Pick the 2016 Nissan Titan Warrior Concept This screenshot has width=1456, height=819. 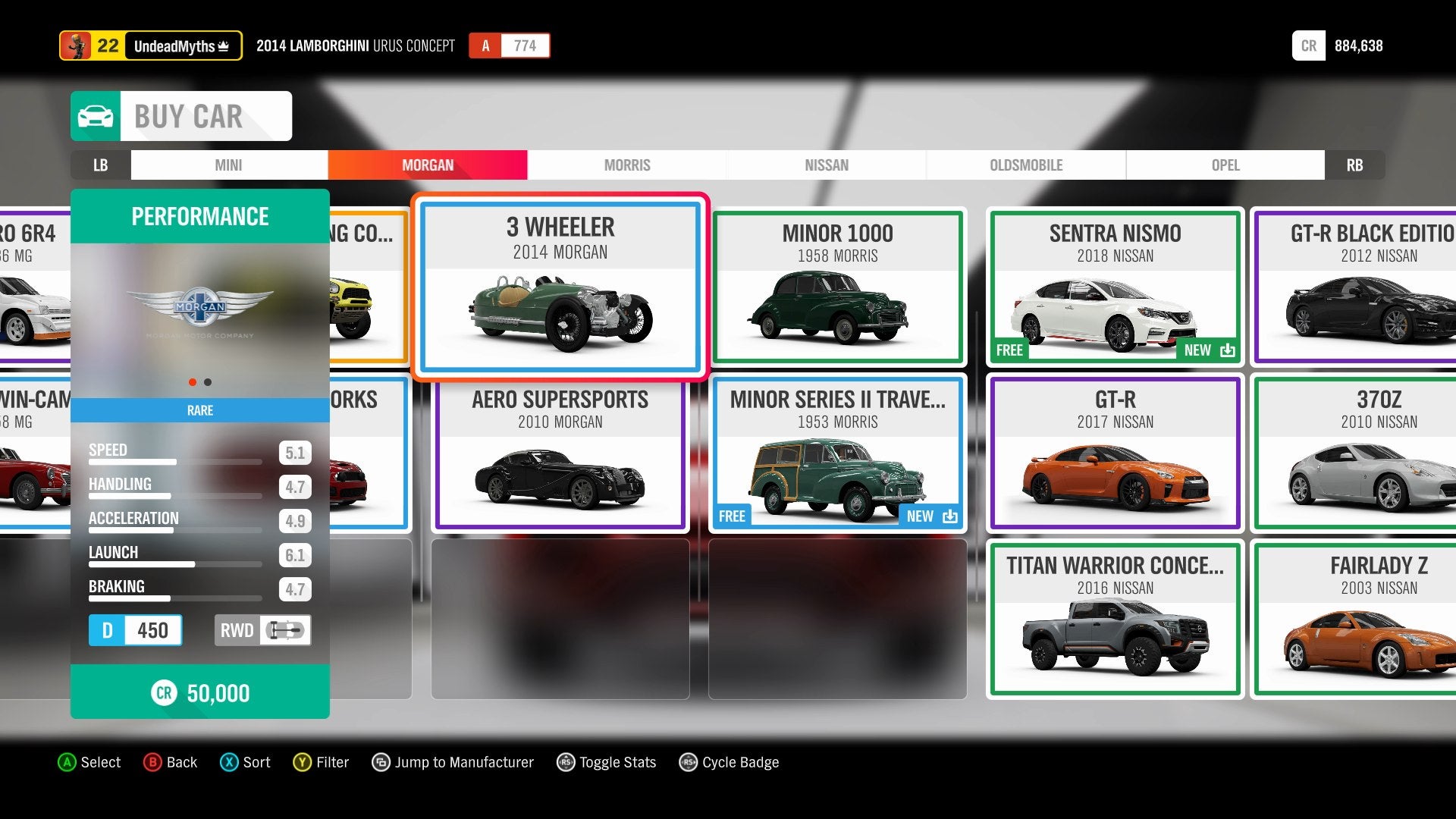tap(1115, 619)
